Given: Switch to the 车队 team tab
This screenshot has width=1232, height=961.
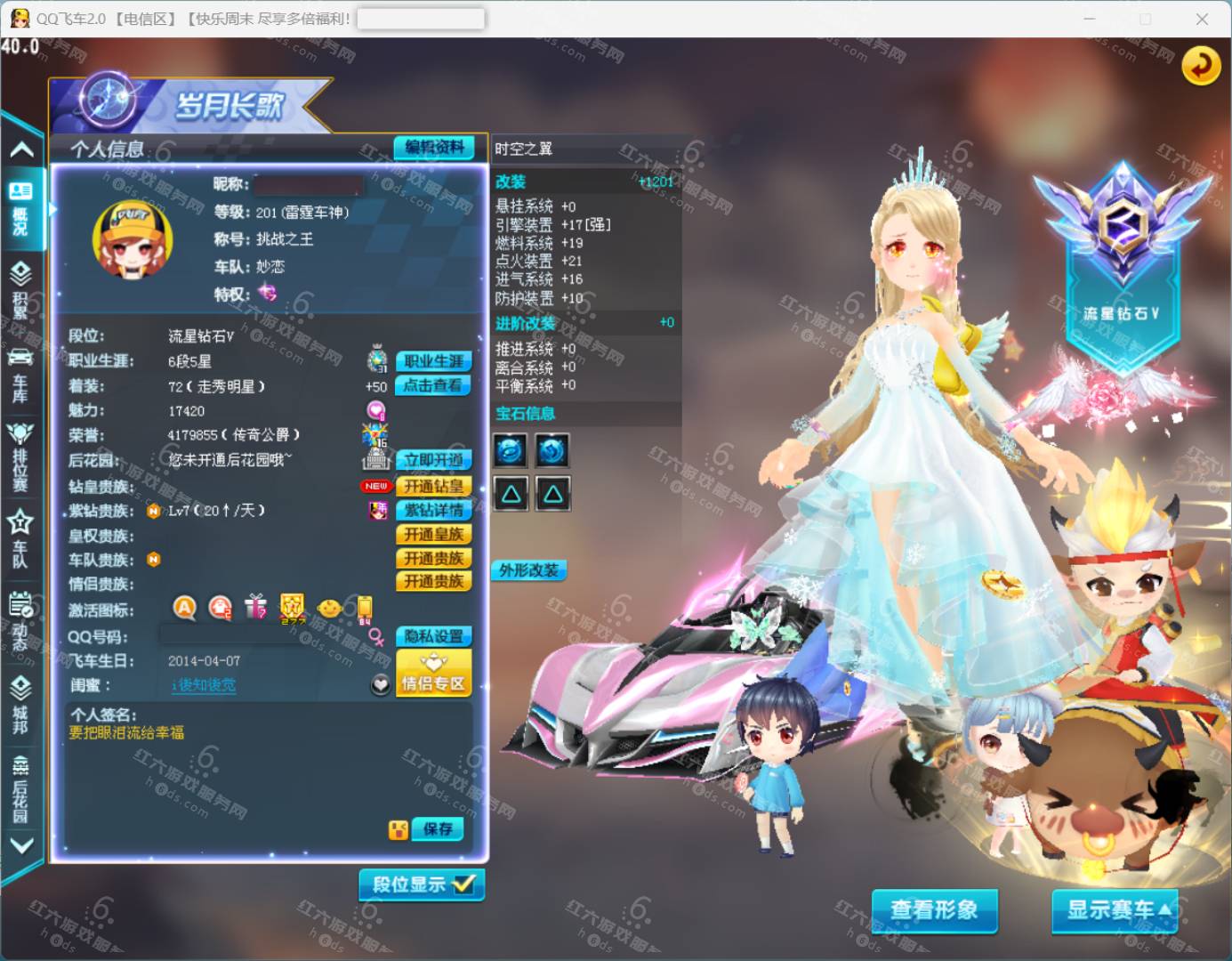Looking at the screenshot, I should pos(20,537).
